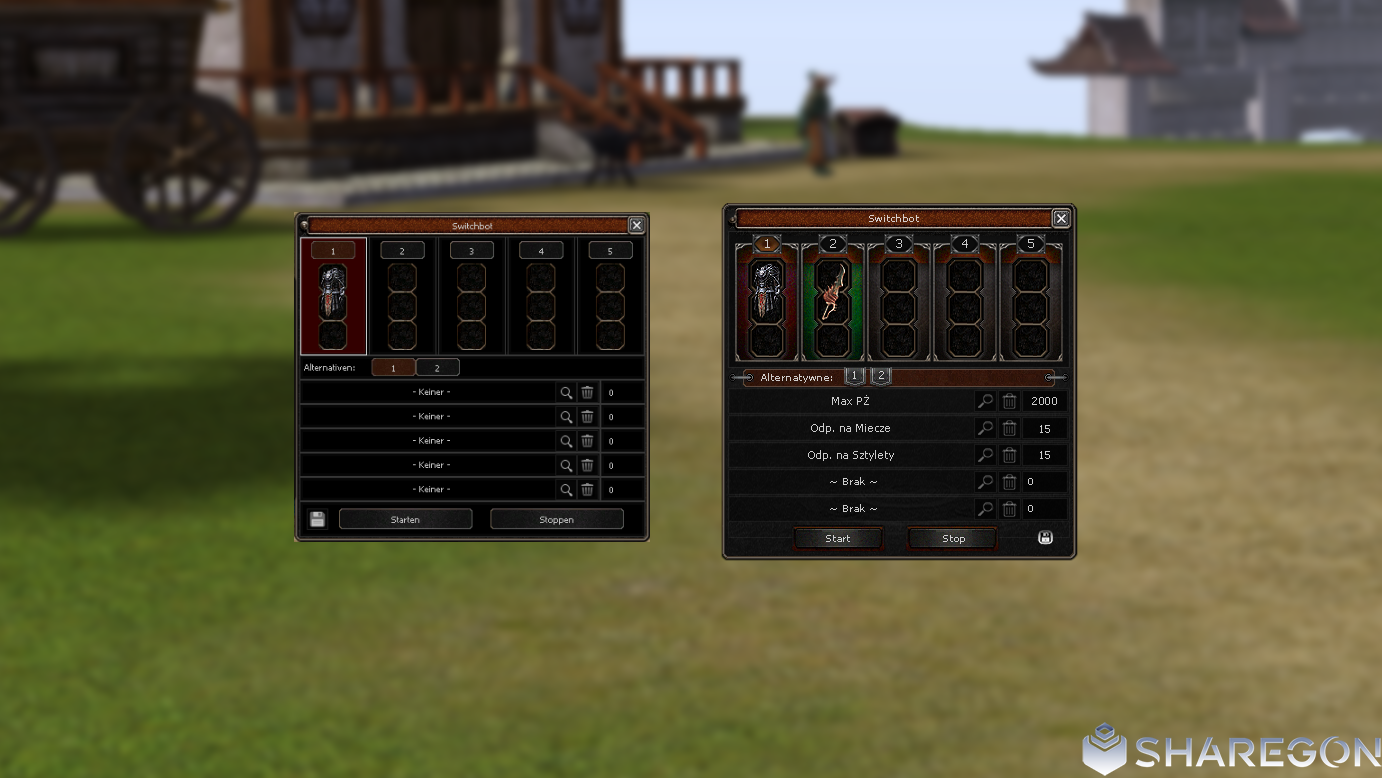1382x778 pixels.
Task: Select Alternativen tab 1
Action: [x=393, y=368]
